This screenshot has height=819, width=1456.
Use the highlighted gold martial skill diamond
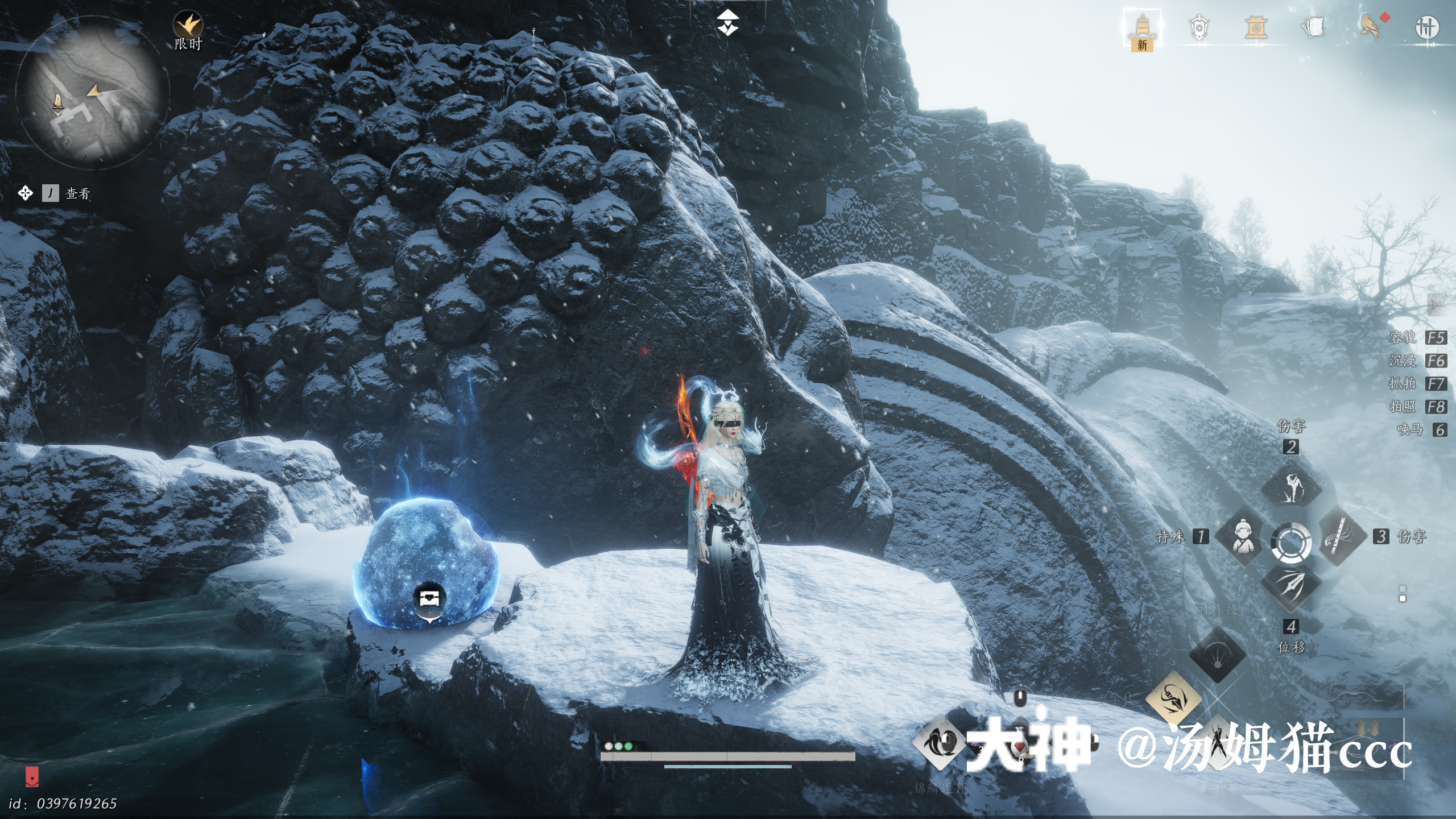(x=1173, y=698)
